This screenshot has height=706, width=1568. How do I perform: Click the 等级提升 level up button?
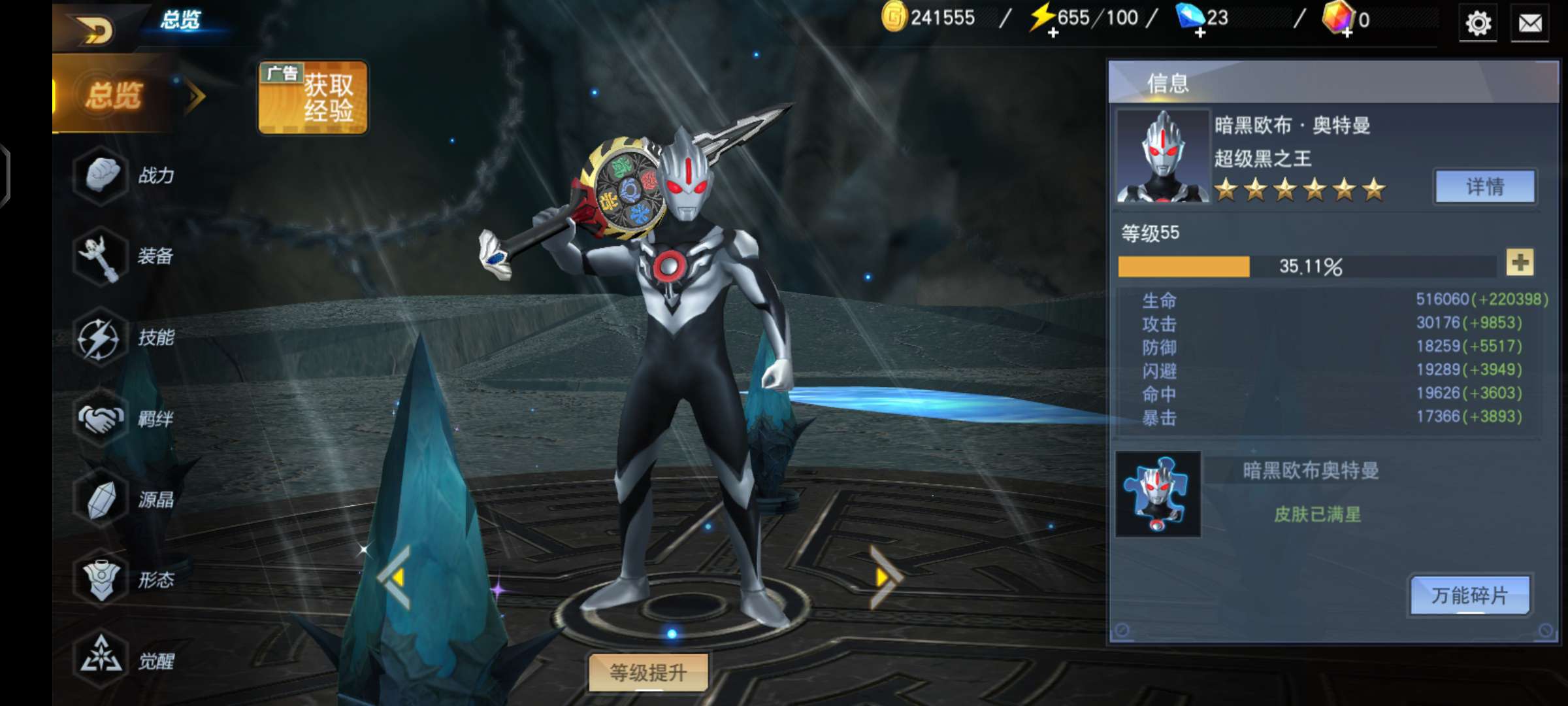click(648, 672)
